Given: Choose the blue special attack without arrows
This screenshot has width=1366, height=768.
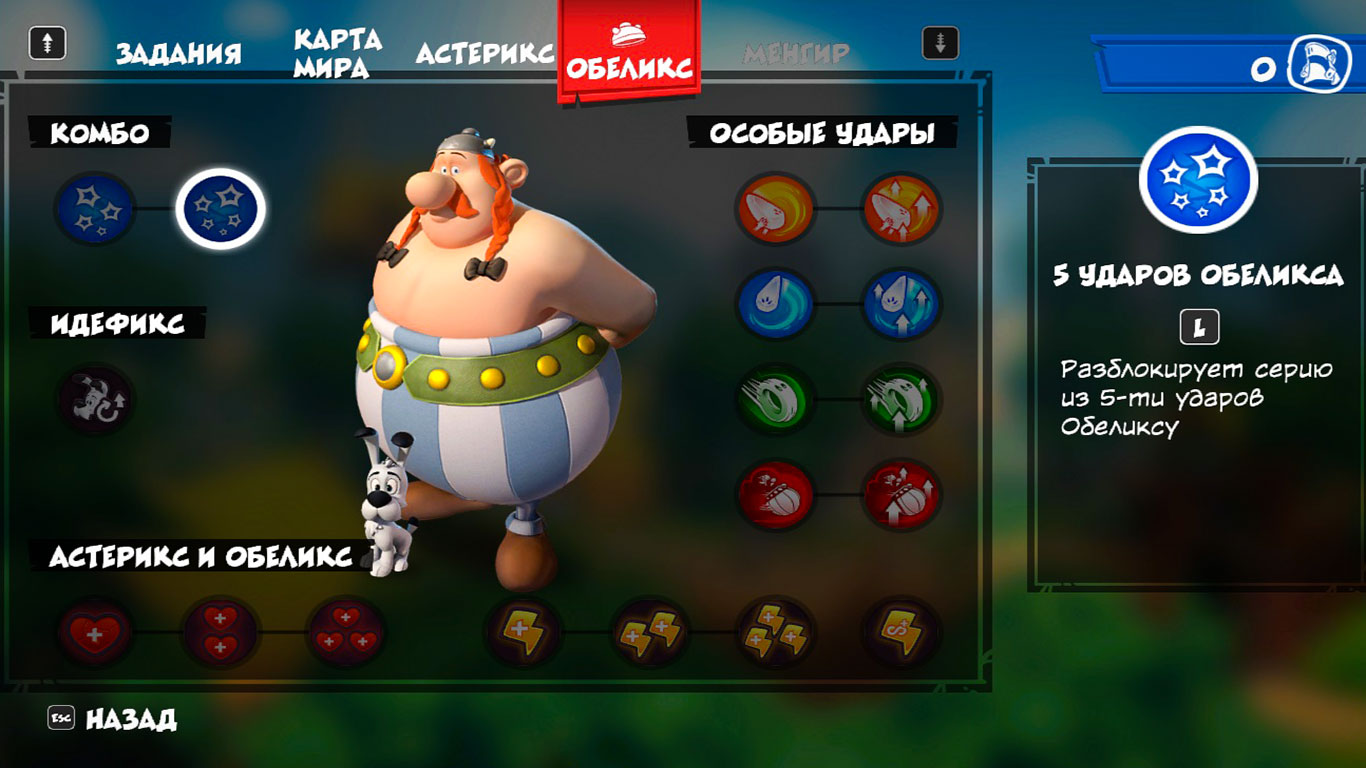Looking at the screenshot, I should point(775,304).
